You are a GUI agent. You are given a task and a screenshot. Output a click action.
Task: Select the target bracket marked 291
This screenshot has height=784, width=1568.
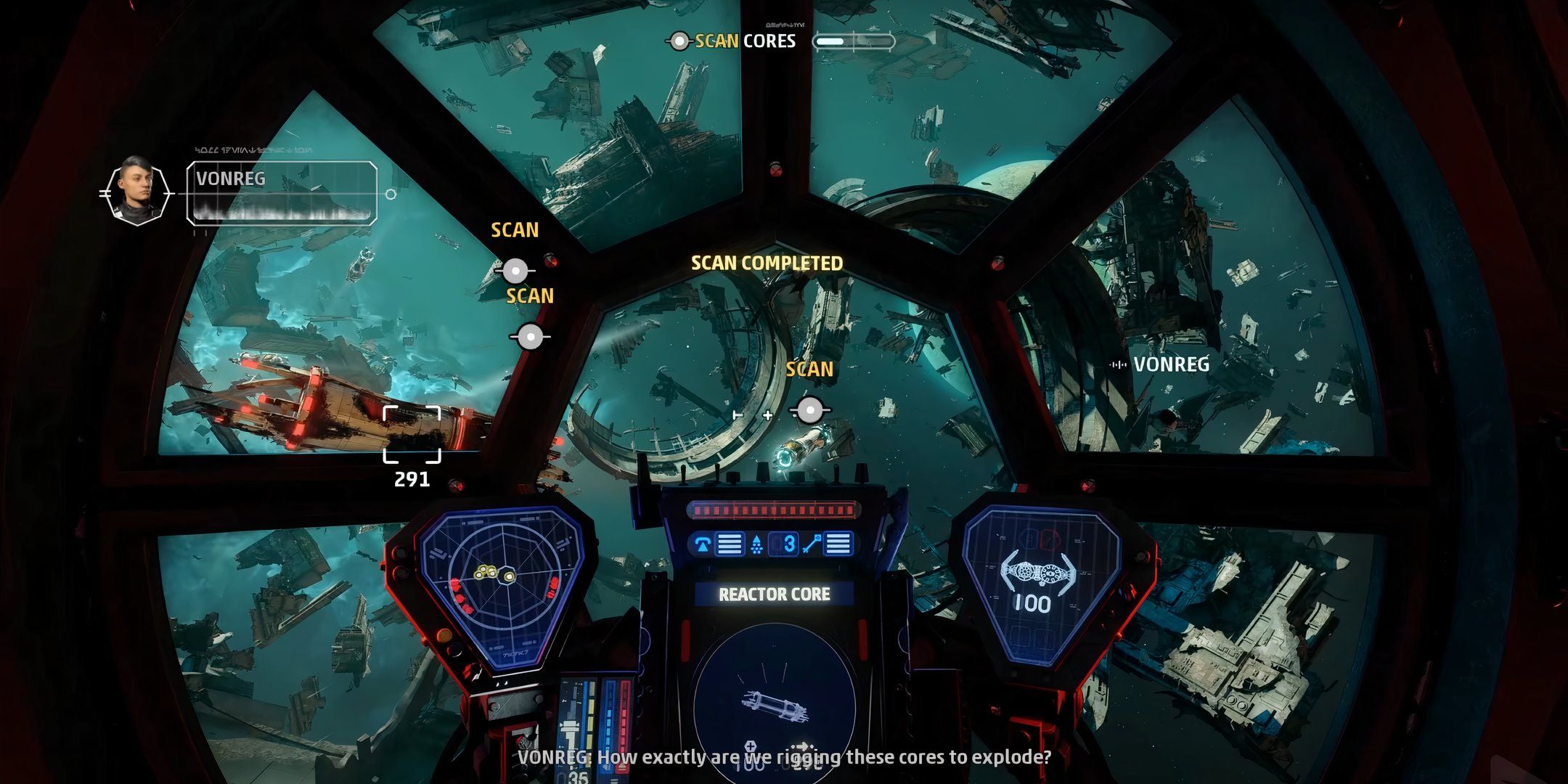[x=412, y=434]
